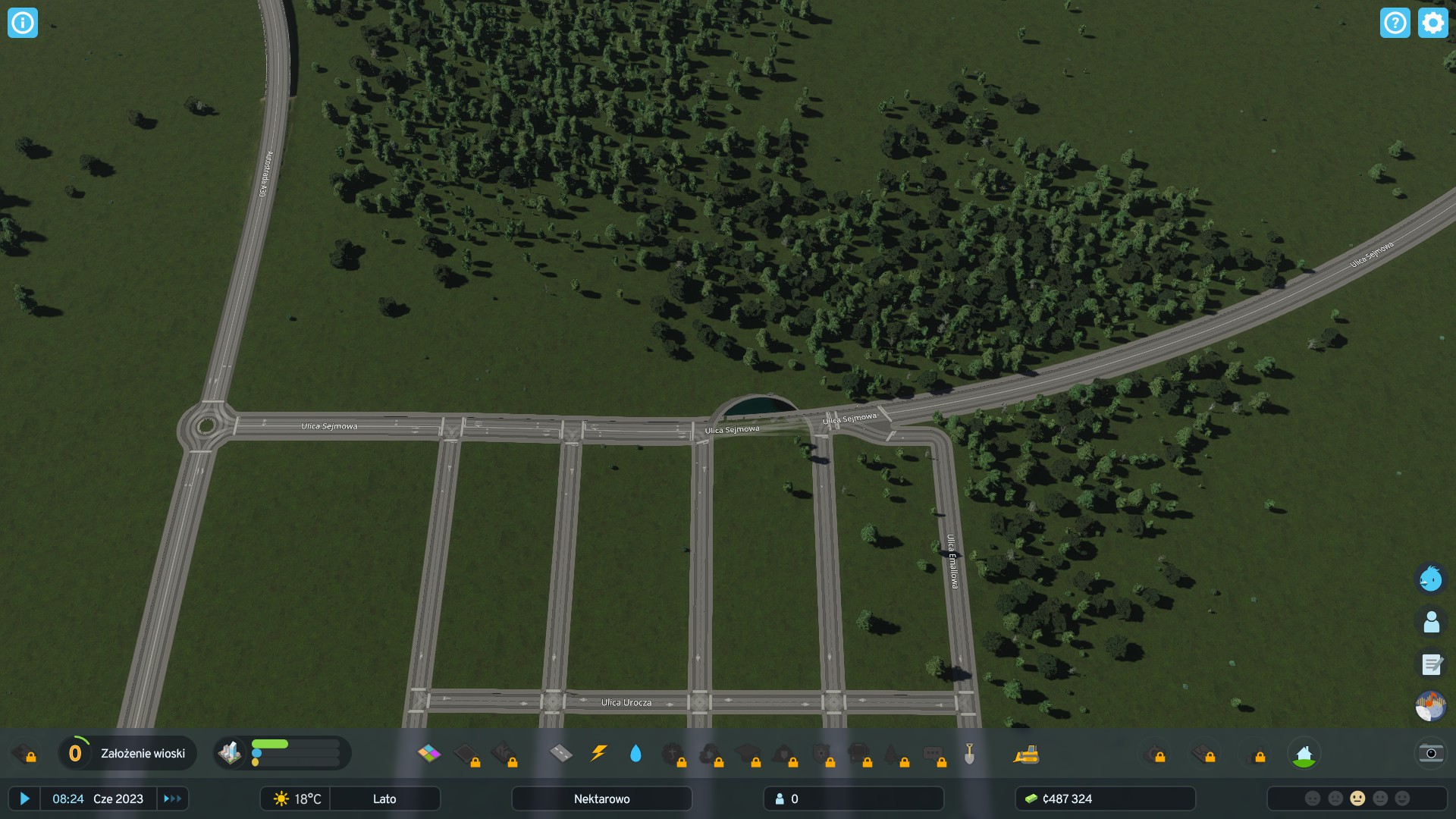Open the water and sewage menu
The height and width of the screenshot is (819, 1456).
[x=636, y=753]
